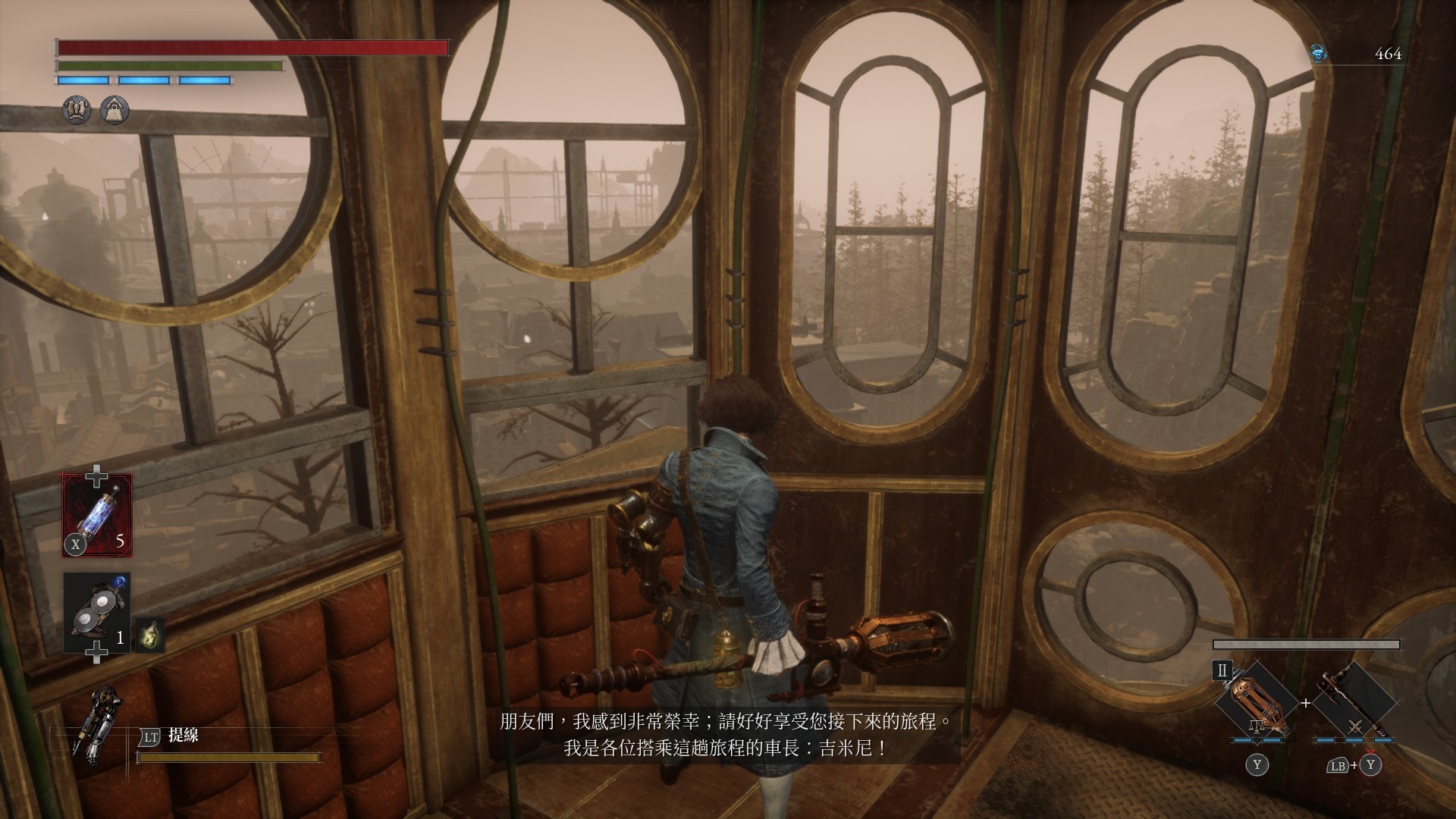Click the bell-shaped status buff icon
Image resolution: width=1456 pixels, height=819 pixels.
click(115, 111)
